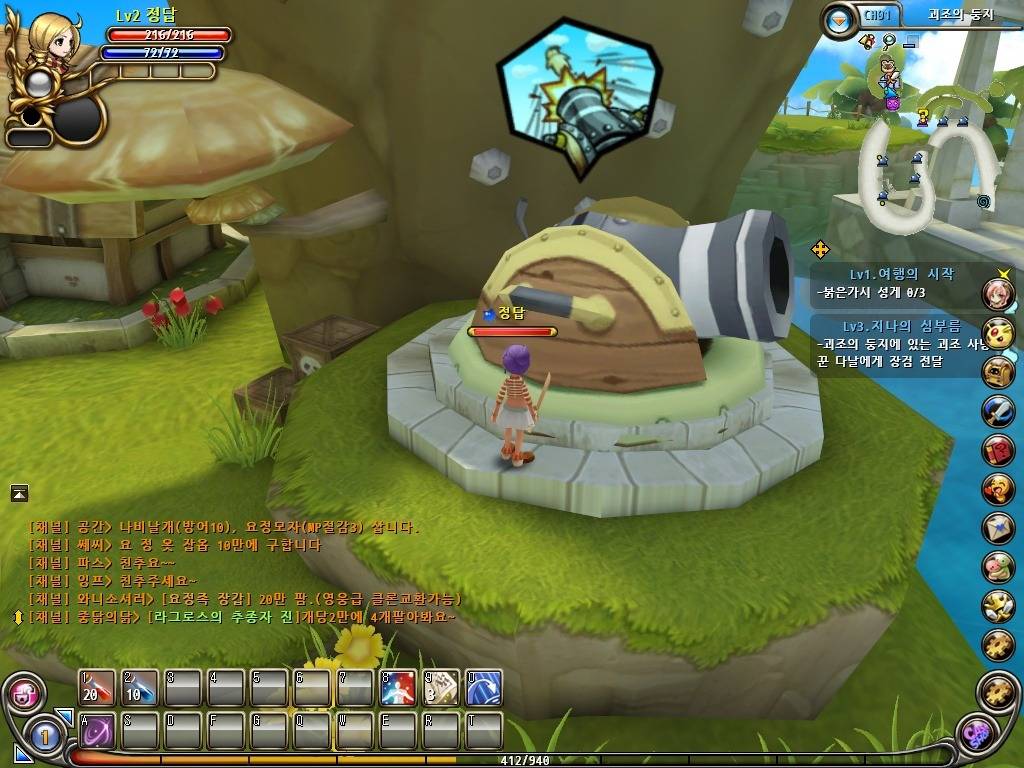The width and height of the screenshot is (1024, 768).
Task: Click the pink-haired character portrait icon
Action: pyautogui.click(x=998, y=293)
